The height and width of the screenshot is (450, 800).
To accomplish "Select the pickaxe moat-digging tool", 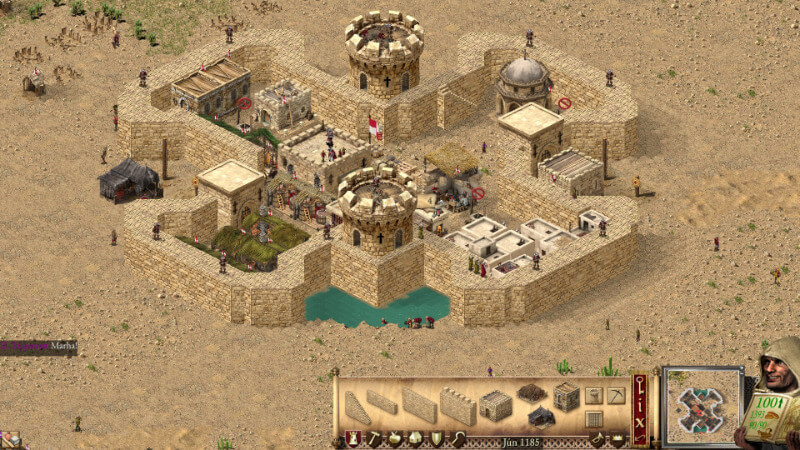I will 617,395.
